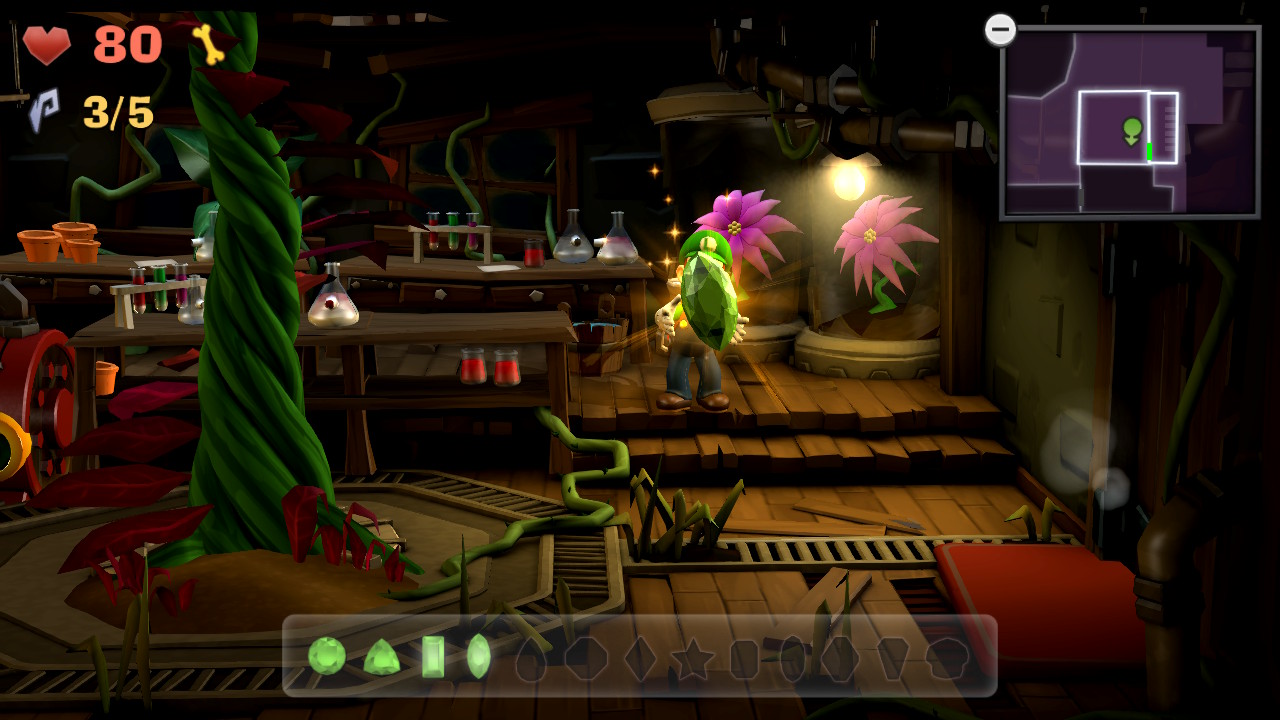Screen dimensions: 1280x720
Task: Click the minimap's minus zoom button
Action: coord(1000,30)
